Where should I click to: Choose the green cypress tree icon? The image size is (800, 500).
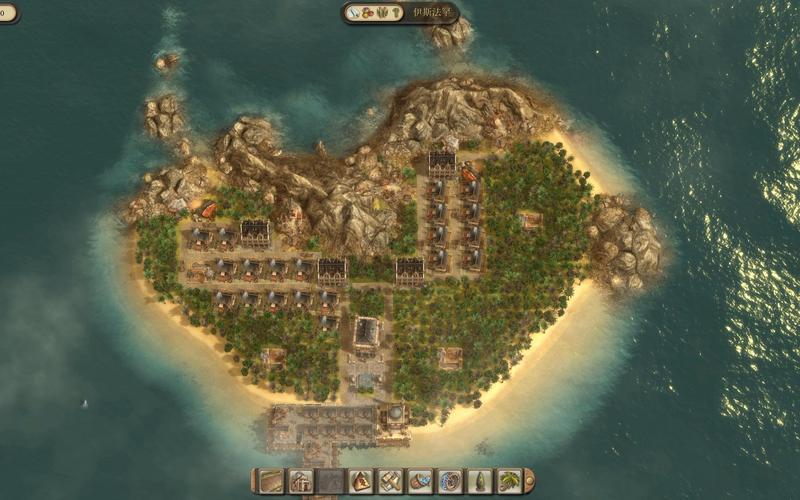point(480,481)
